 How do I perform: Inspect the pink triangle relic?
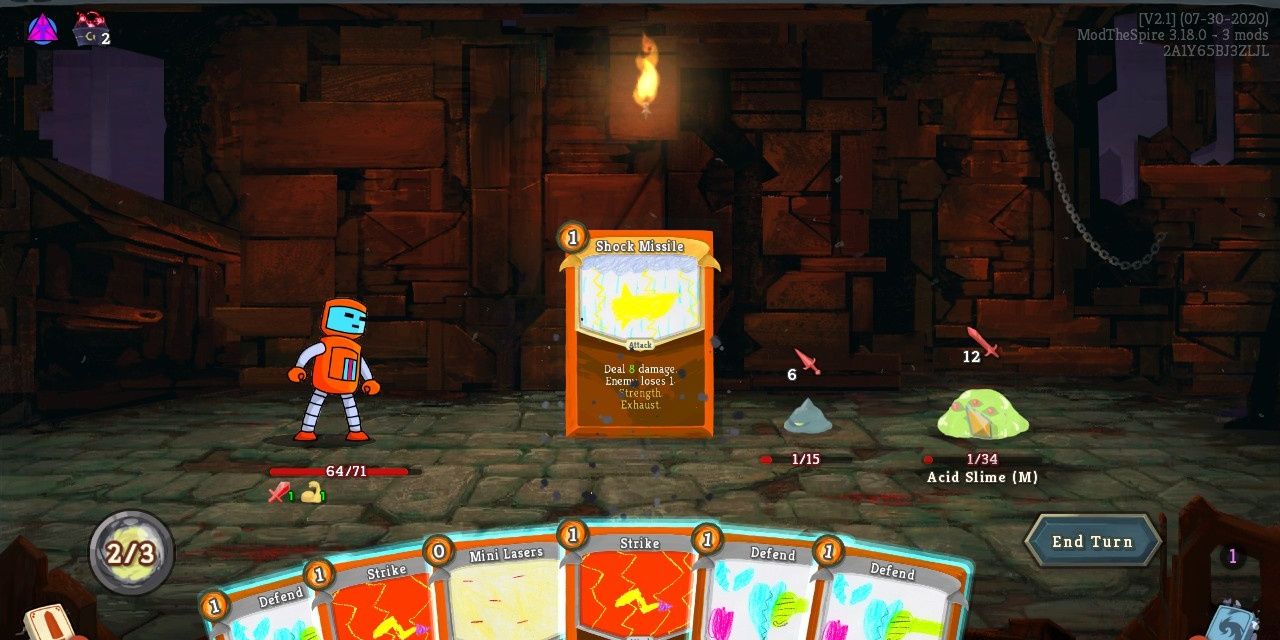(42, 30)
